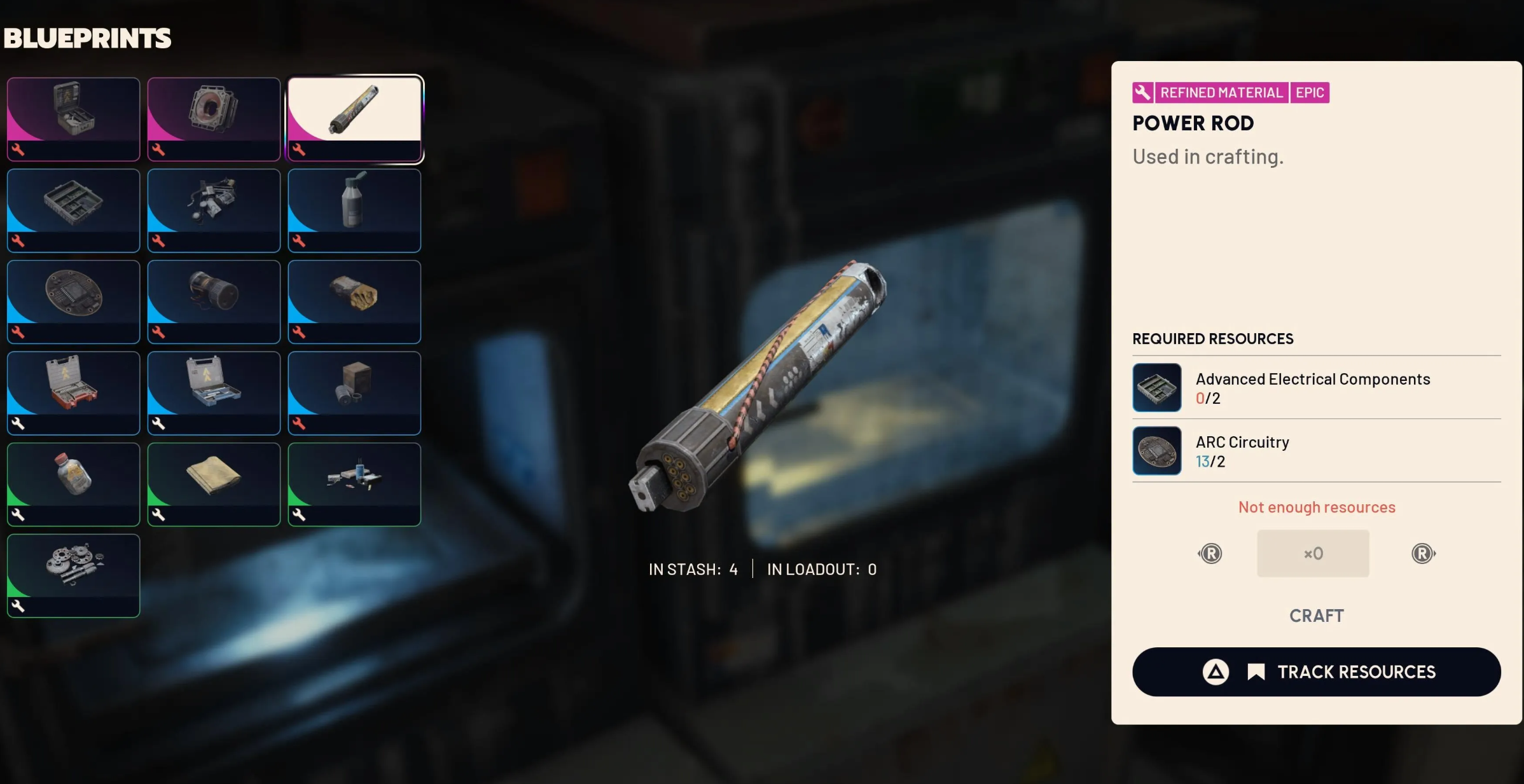Open the wooden cube and rings blueprint
Image resolution: width=1524 pixels, height=784 pixels.
354,392
